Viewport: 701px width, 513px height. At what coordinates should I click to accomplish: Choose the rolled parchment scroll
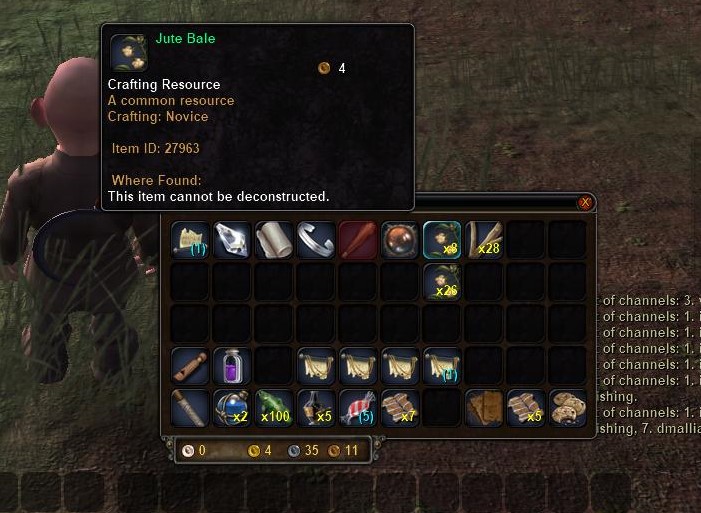click(273, 239)
